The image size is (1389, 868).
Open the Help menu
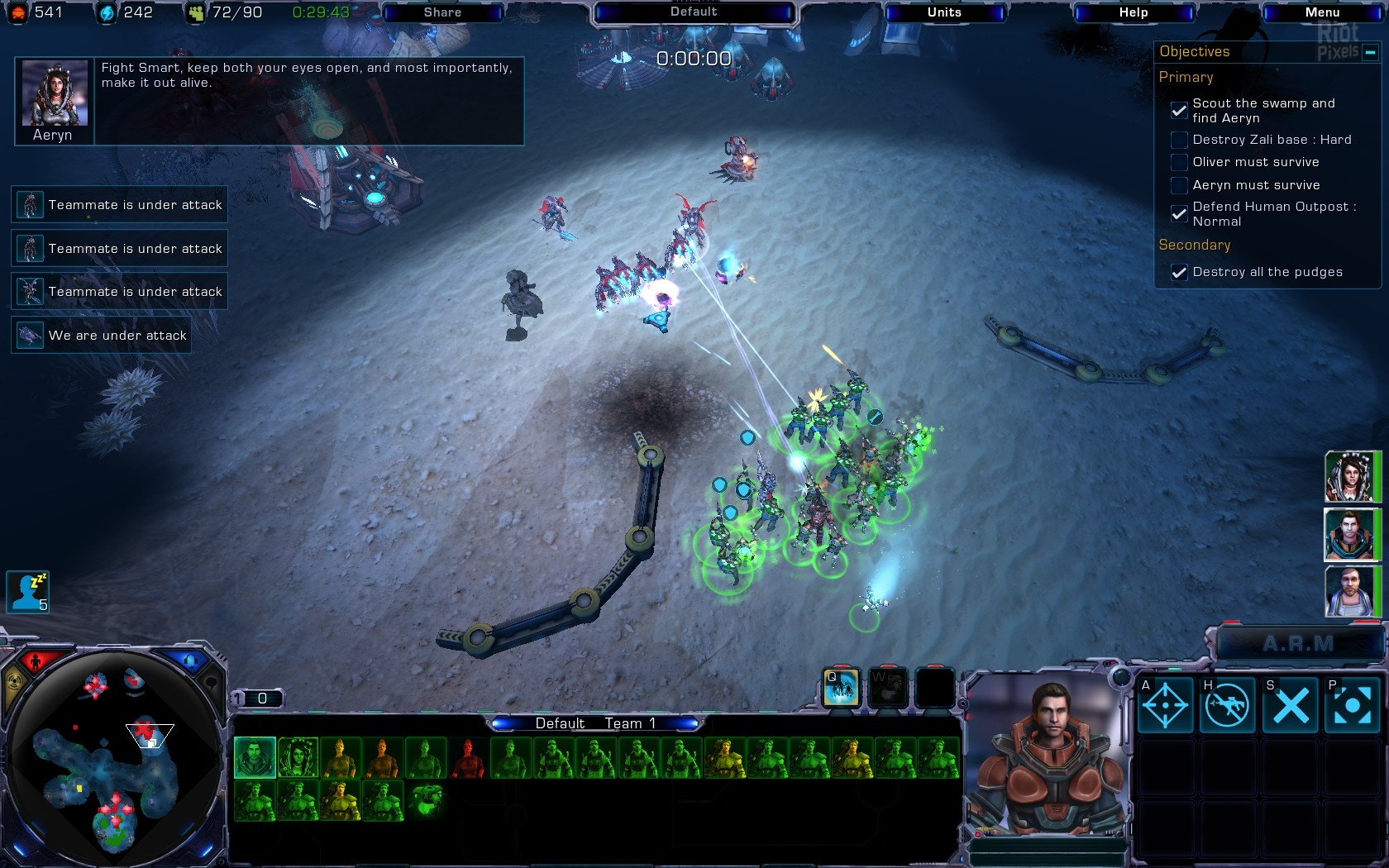click(1133, 12)
